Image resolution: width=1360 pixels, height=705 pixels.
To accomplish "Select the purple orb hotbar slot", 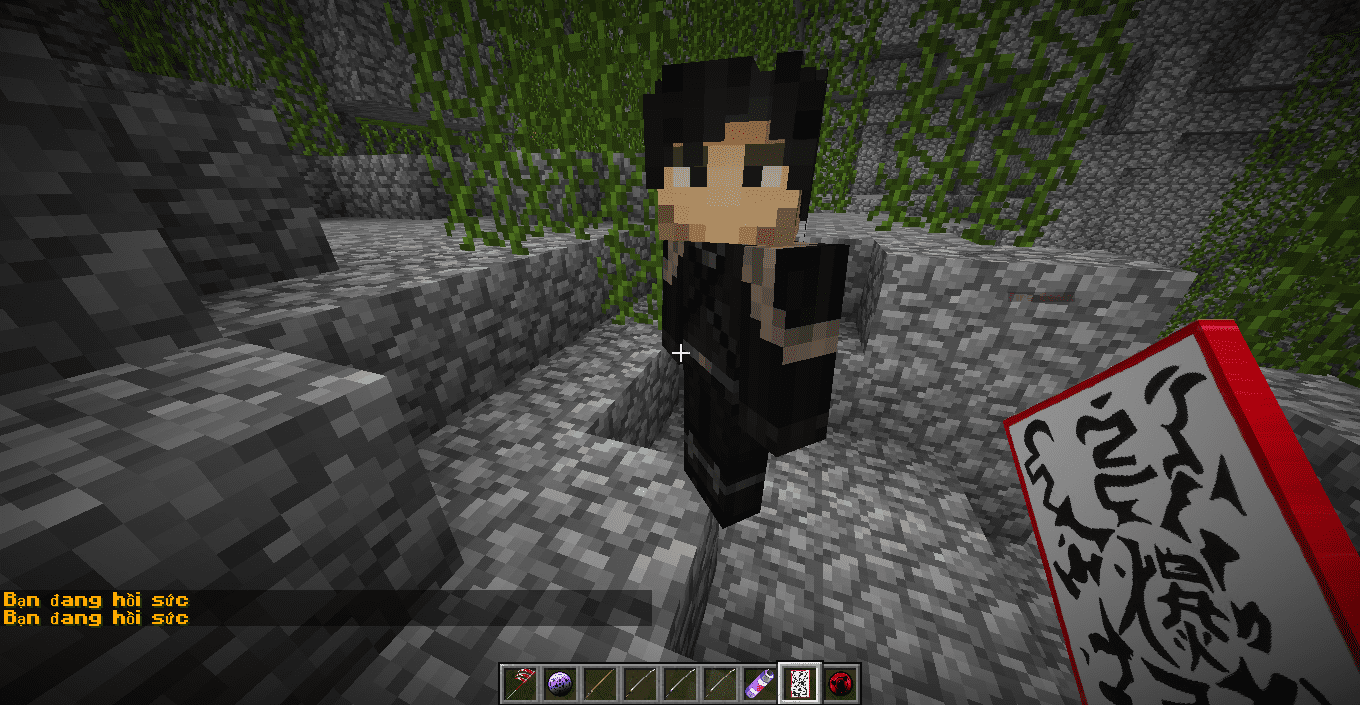I will pyautogui.click(x=560, y=684).
